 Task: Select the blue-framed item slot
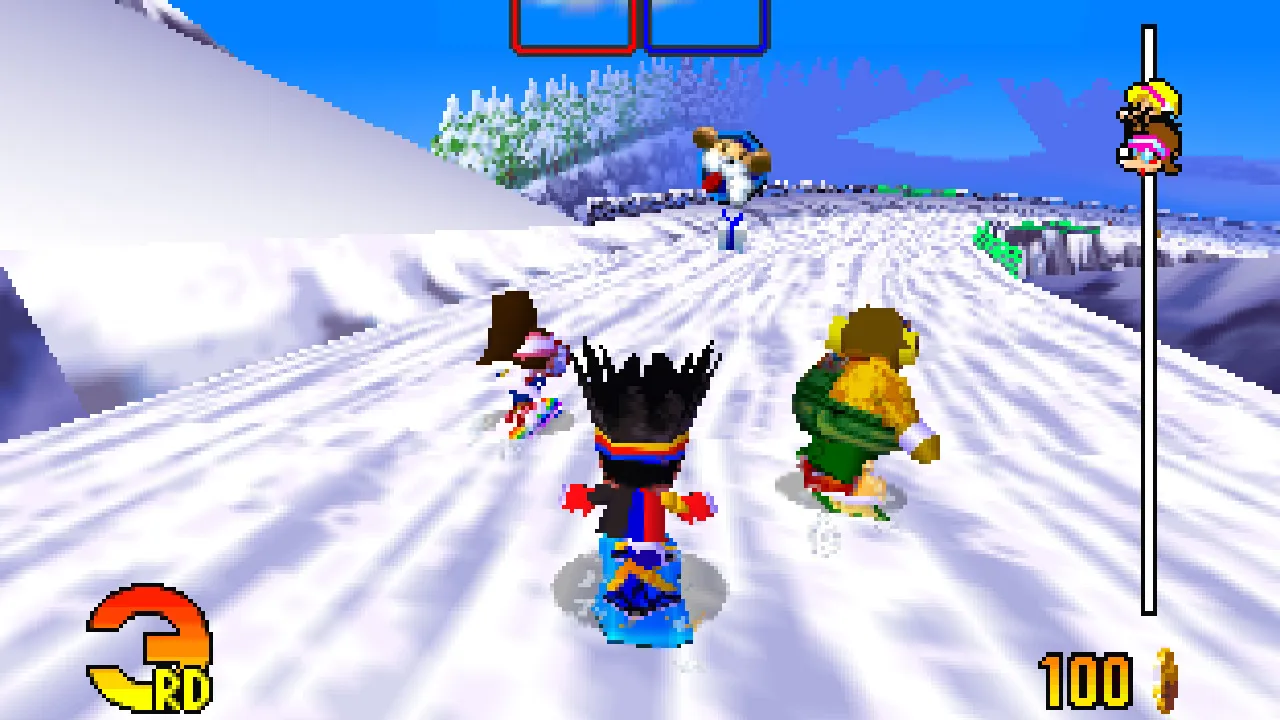[706, 24]
